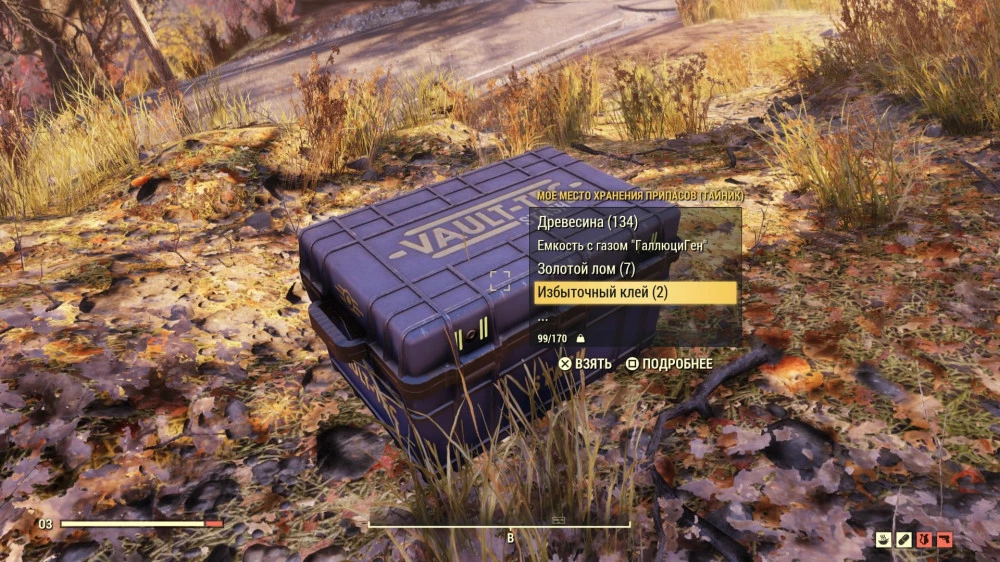This screenshot has width=1000, height=562.
Task: Choose the Емкость с газом "ГаллюциГен" entry
Action: tap(628, 246)
